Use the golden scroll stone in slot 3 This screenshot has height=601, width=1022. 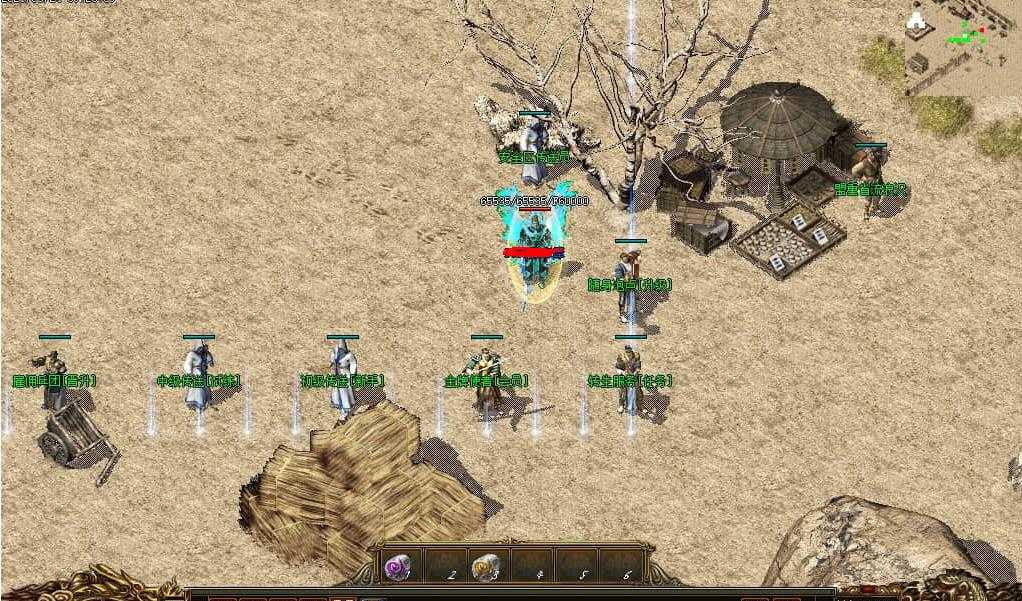tap(485, 567)
